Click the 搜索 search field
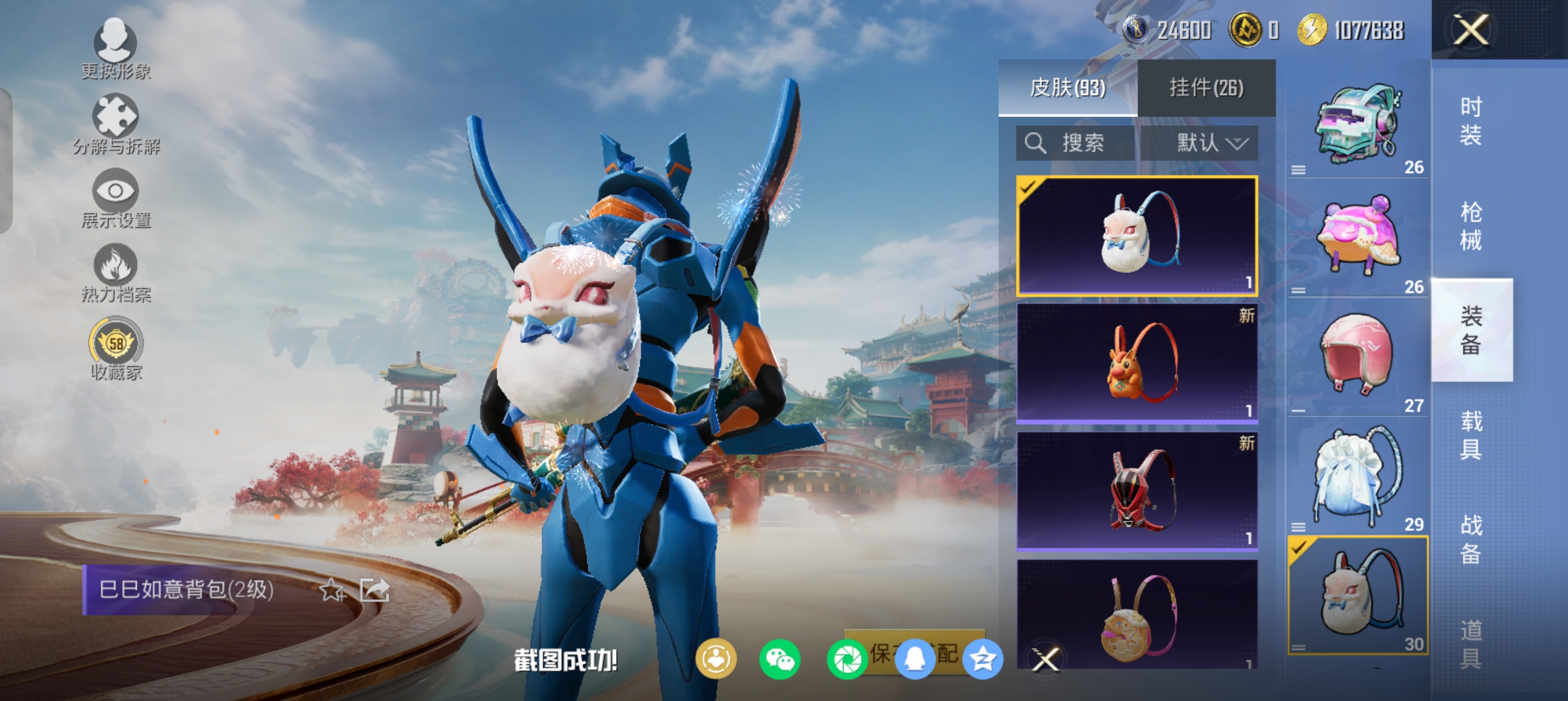Image resolution: width=1568 pixels, height=701 pixels. pyautogui.click(x=1075, y=144)
